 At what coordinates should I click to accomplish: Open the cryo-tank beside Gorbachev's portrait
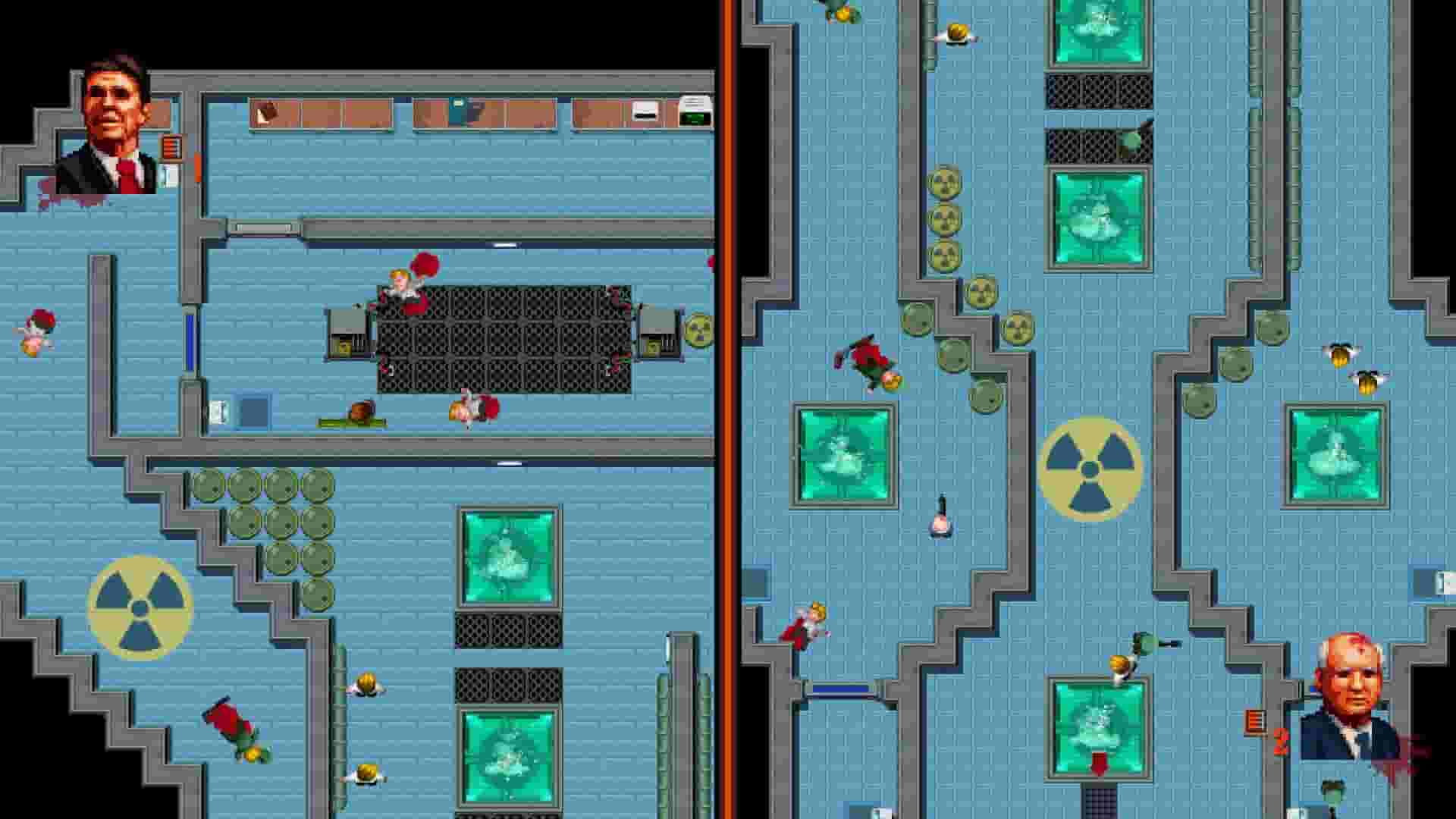[1100, 726]
